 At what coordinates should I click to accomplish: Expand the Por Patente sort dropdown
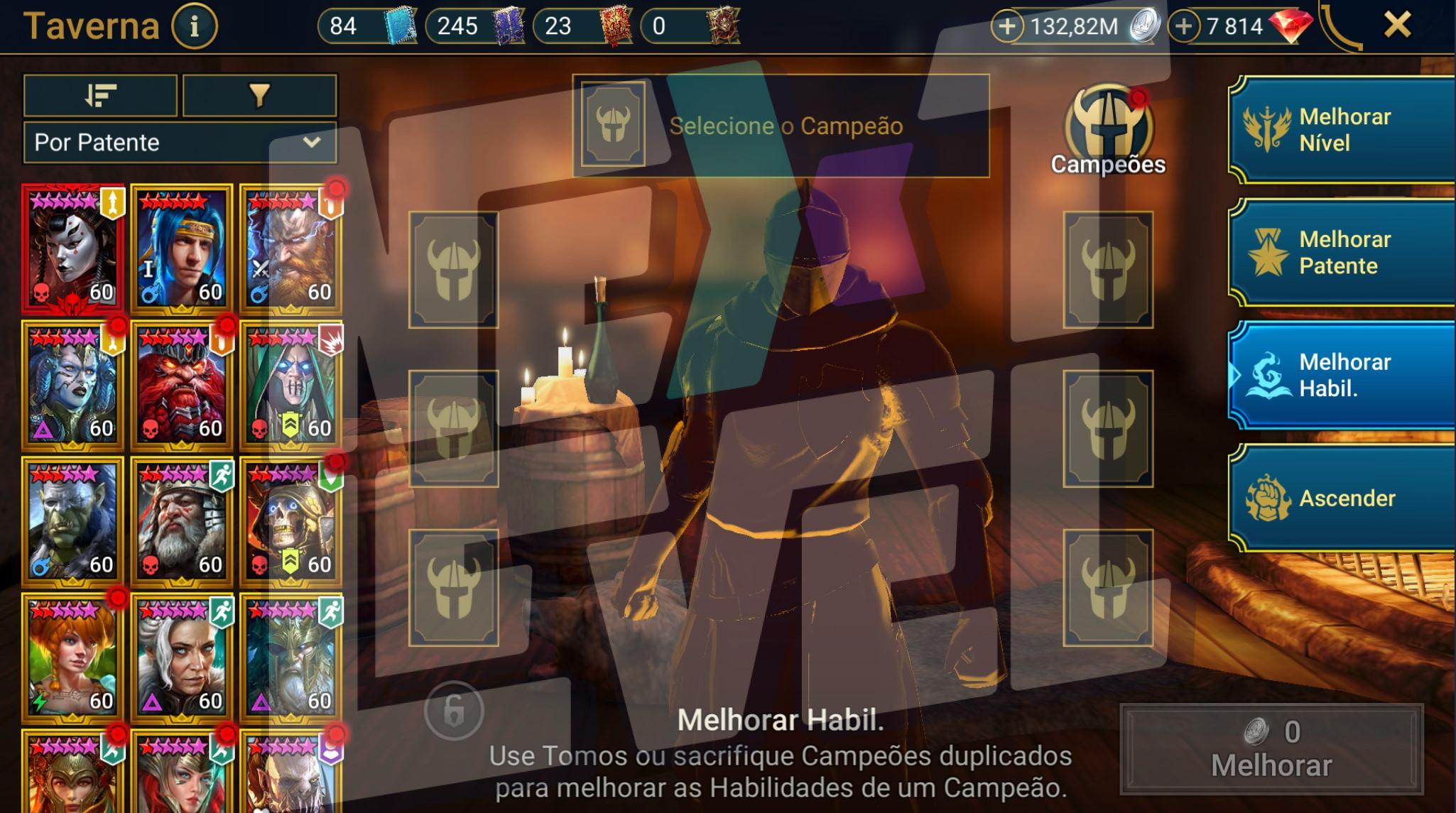[180, 142]
